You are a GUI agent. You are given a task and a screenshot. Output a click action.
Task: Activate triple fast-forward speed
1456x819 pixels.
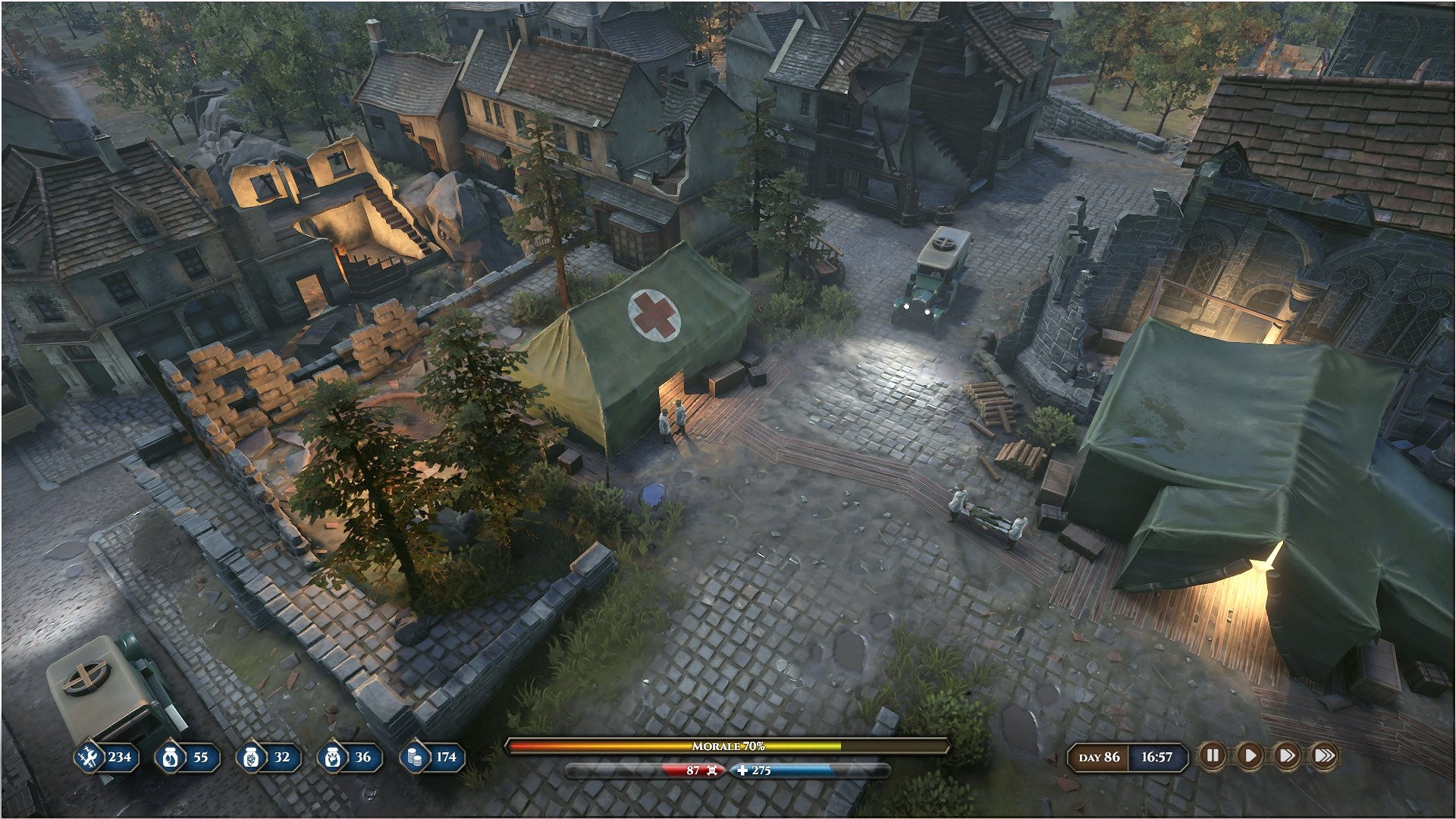point(1324,755)
